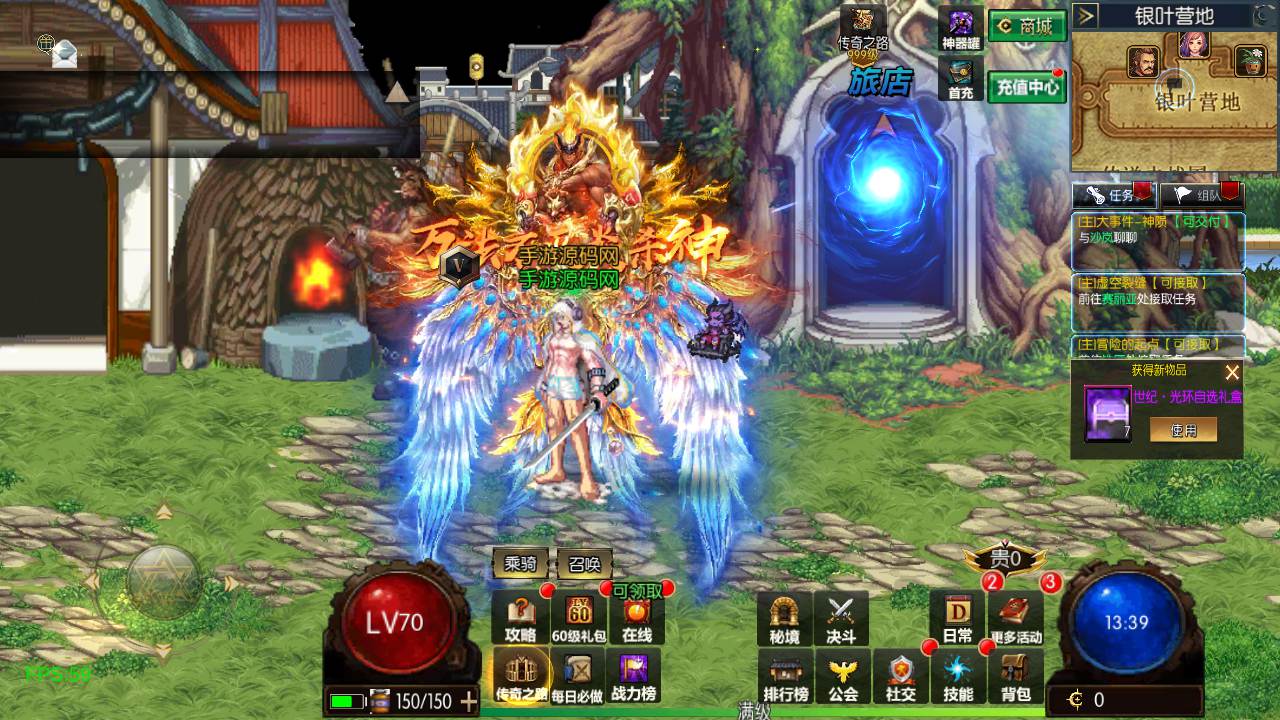Open the 神器罐 artifact jar icon
The width and height of the screenshot is (1280, 720).
tap(961, 29)
